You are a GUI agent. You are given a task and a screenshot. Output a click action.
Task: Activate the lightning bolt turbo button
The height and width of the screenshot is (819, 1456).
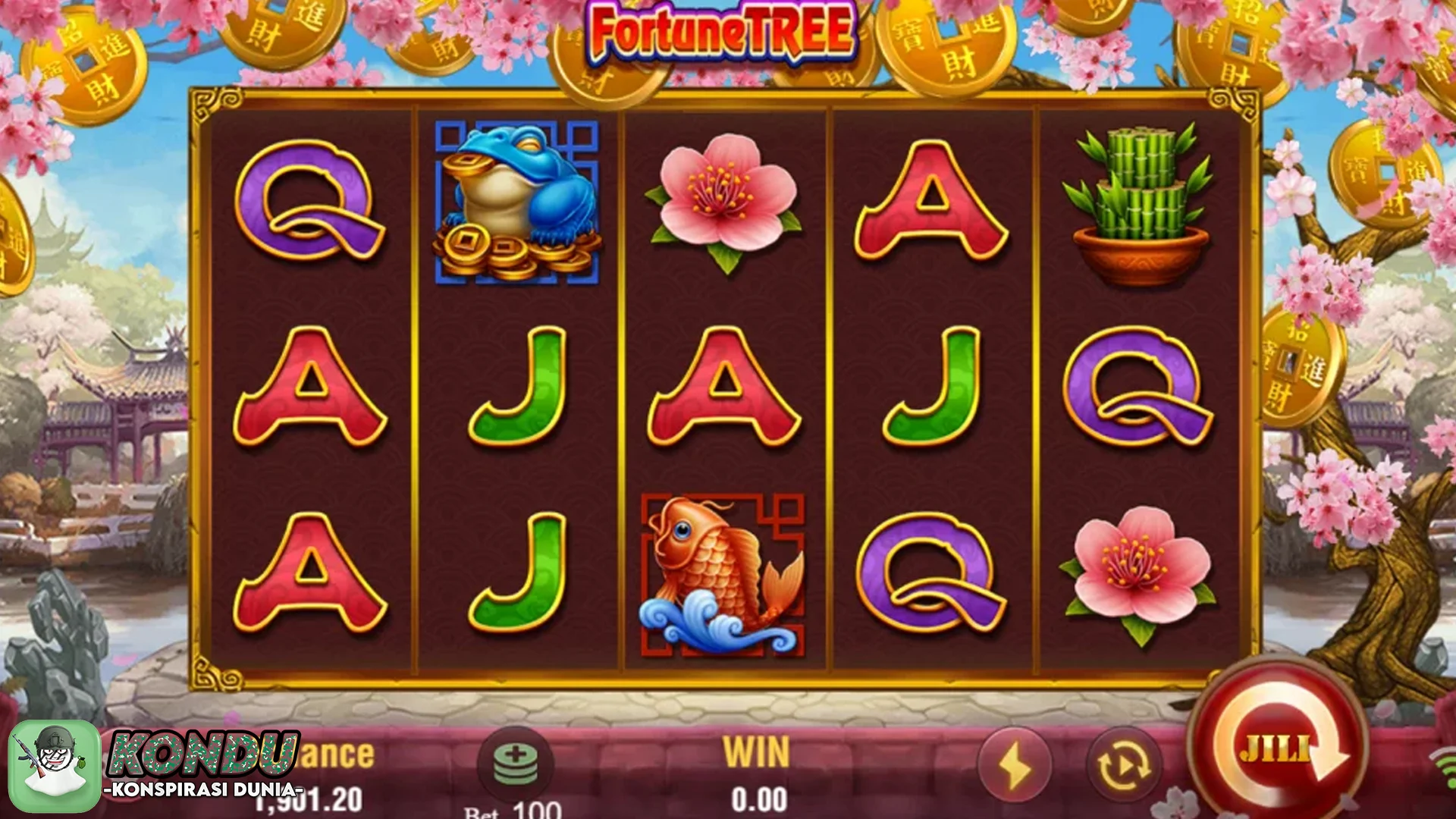[x=1015, y=767]
